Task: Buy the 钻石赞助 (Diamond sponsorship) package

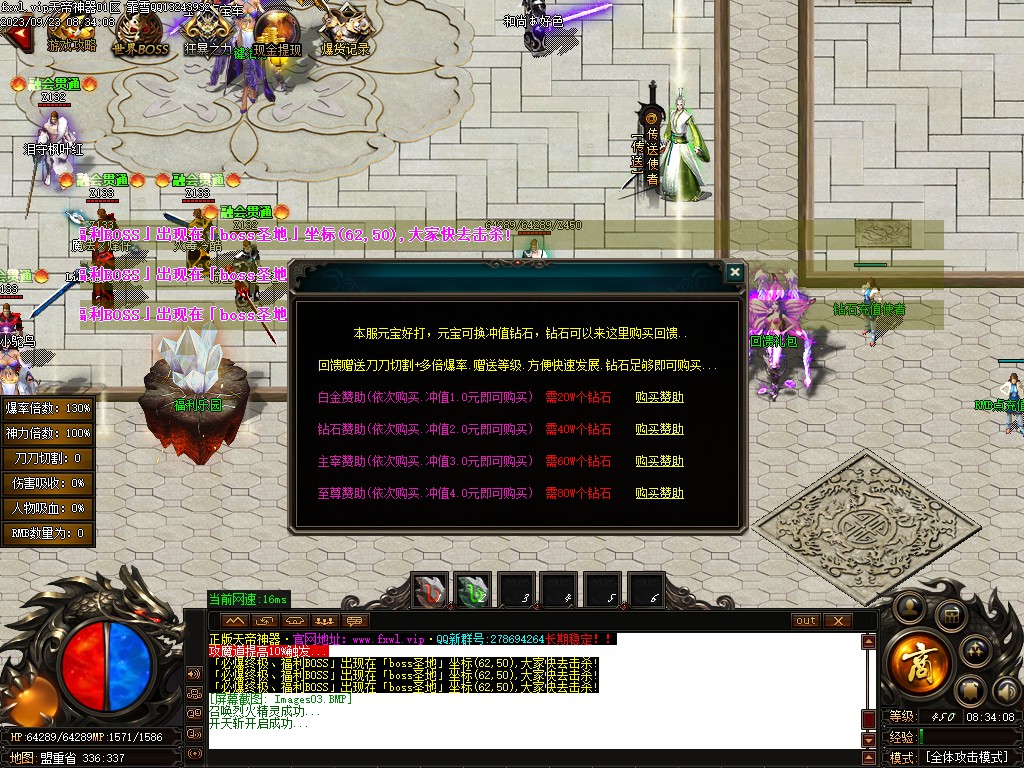Action: 659,429
